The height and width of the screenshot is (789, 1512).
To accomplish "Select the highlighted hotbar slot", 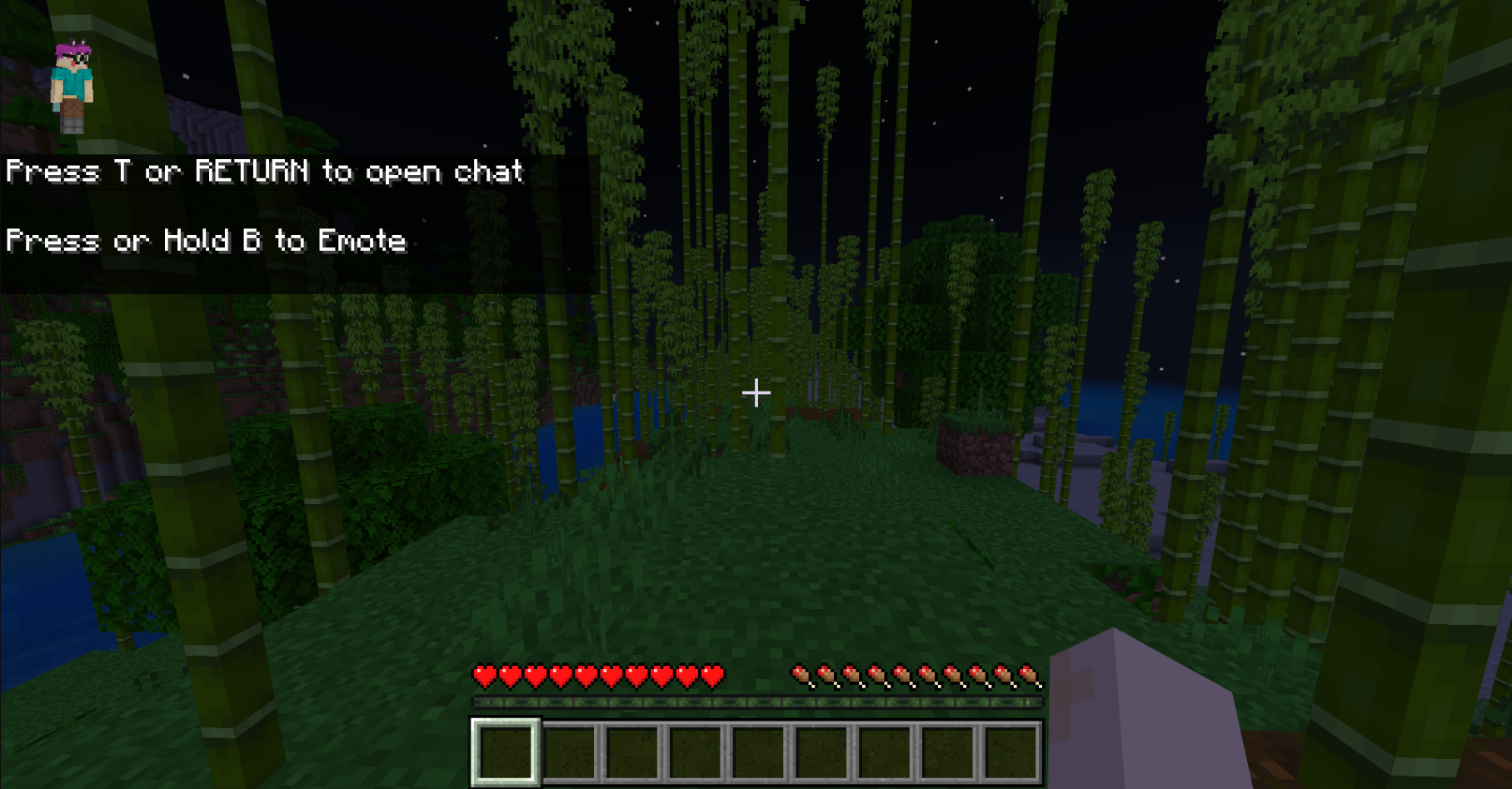I will [506, 752].
